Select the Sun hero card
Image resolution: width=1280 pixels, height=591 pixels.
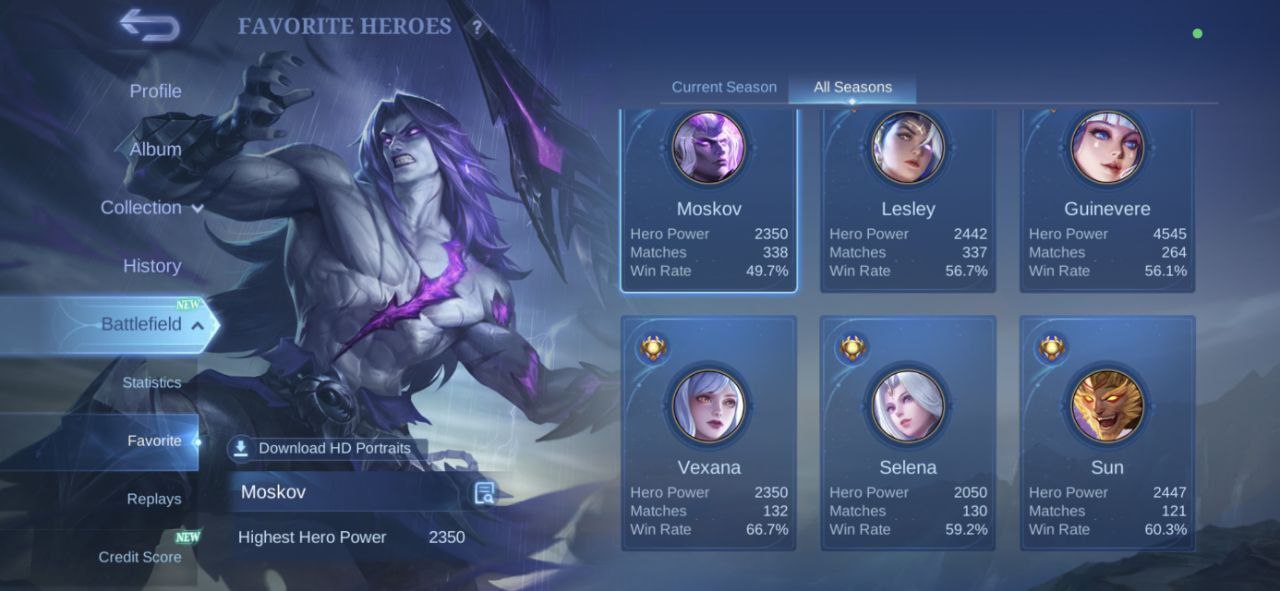pyautogui.click(x=1107, y=433)
